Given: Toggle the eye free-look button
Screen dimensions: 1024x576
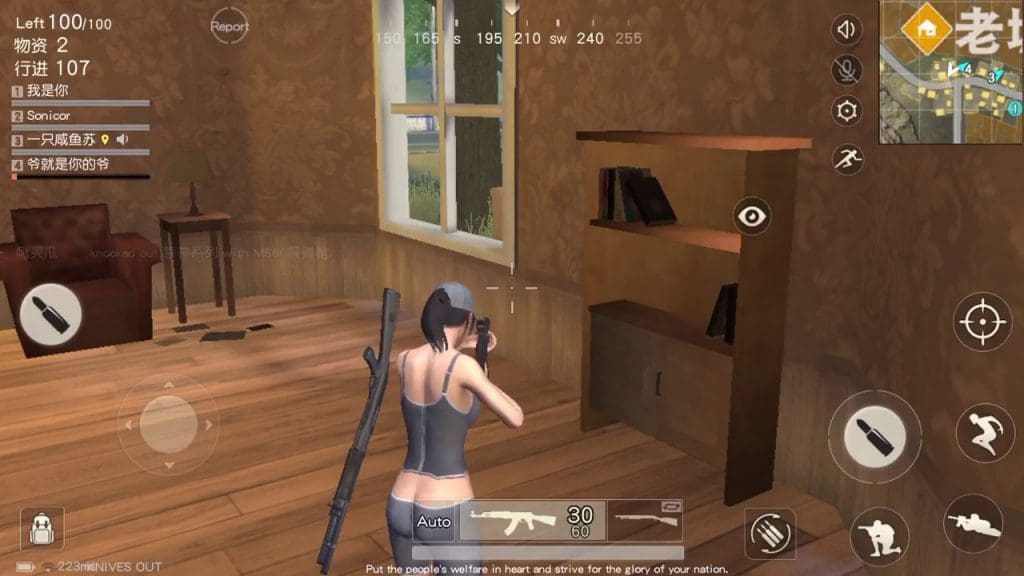Looking at the screenshot, I should (751, 215).
